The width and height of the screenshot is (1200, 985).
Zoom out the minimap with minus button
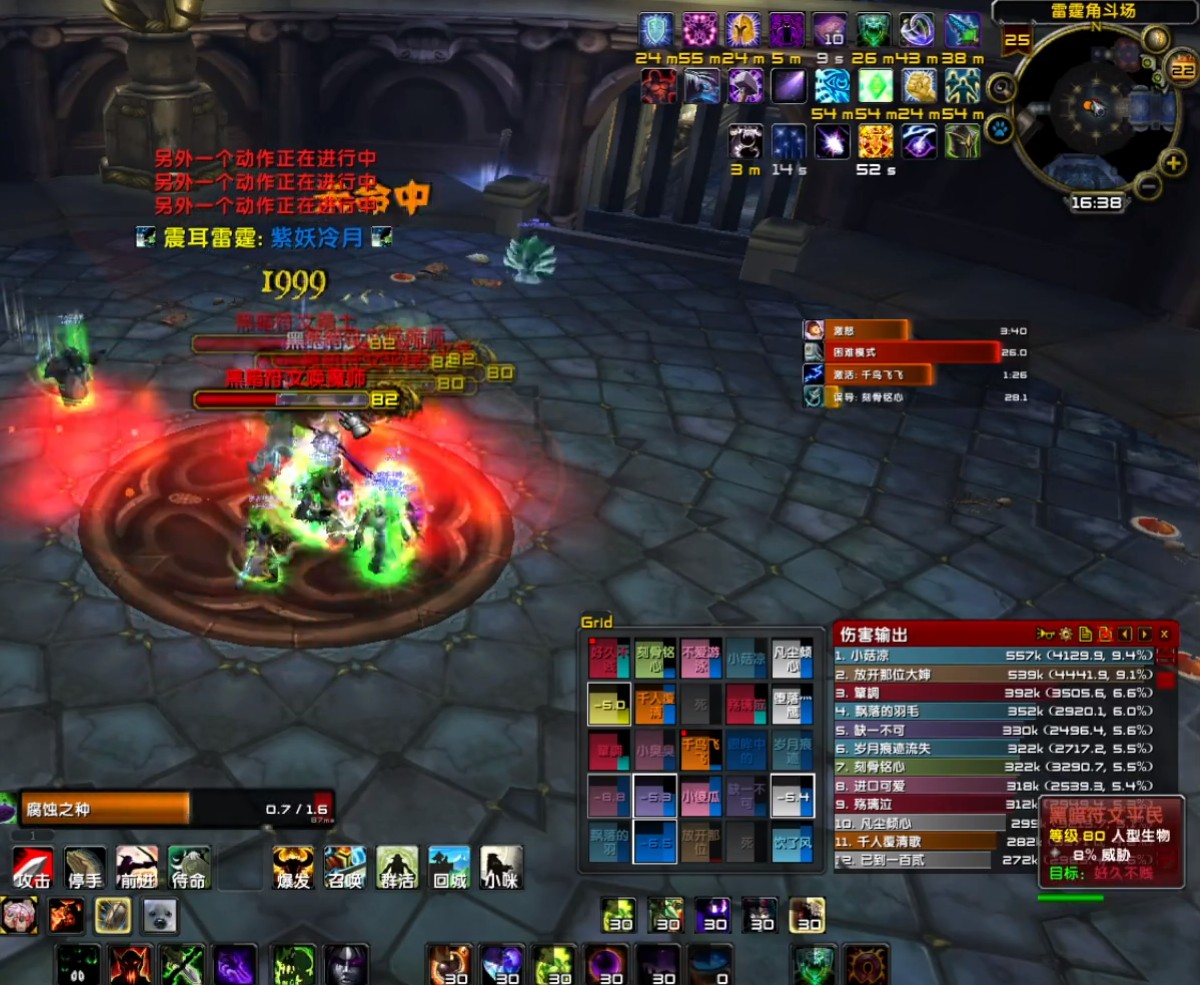click(x=1148, y=186)
